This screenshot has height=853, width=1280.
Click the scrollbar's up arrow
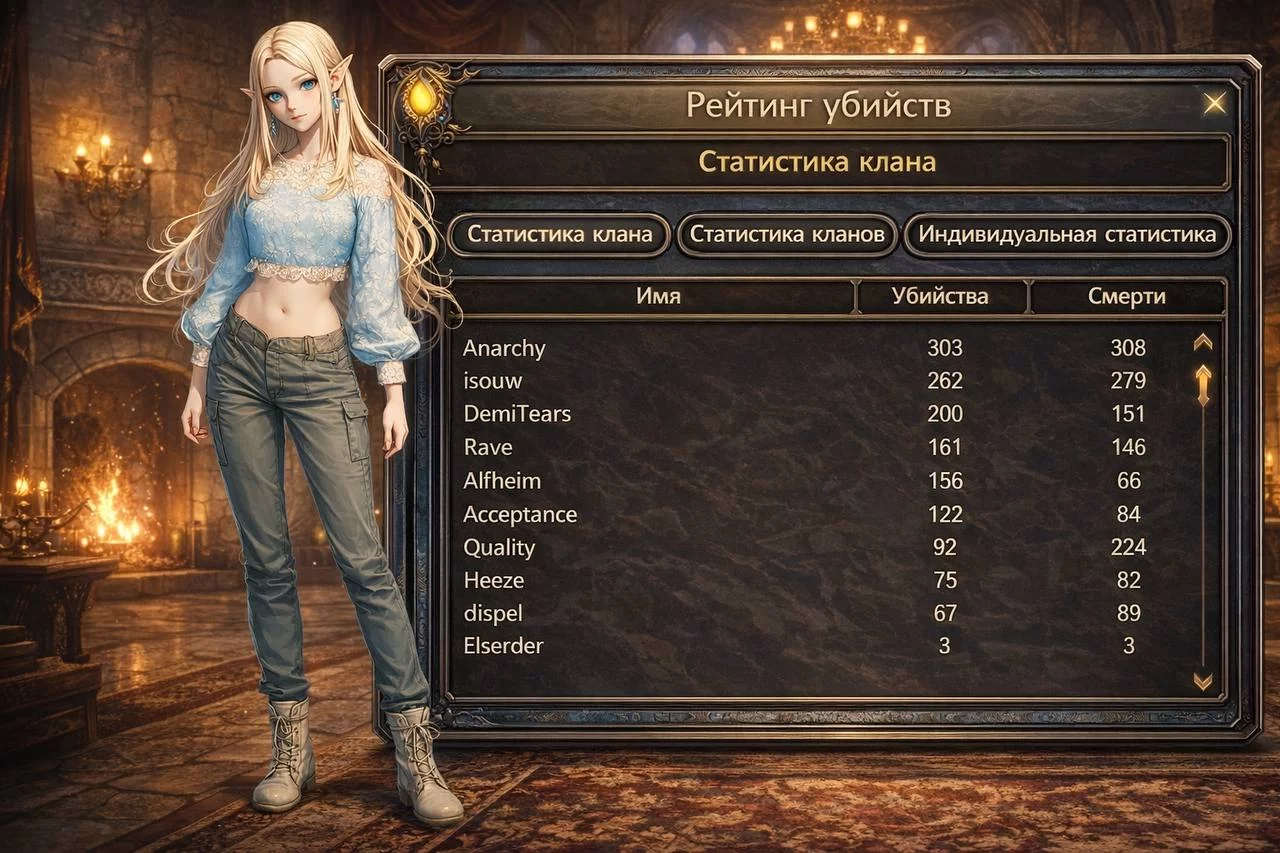(x=1203, y=342)
